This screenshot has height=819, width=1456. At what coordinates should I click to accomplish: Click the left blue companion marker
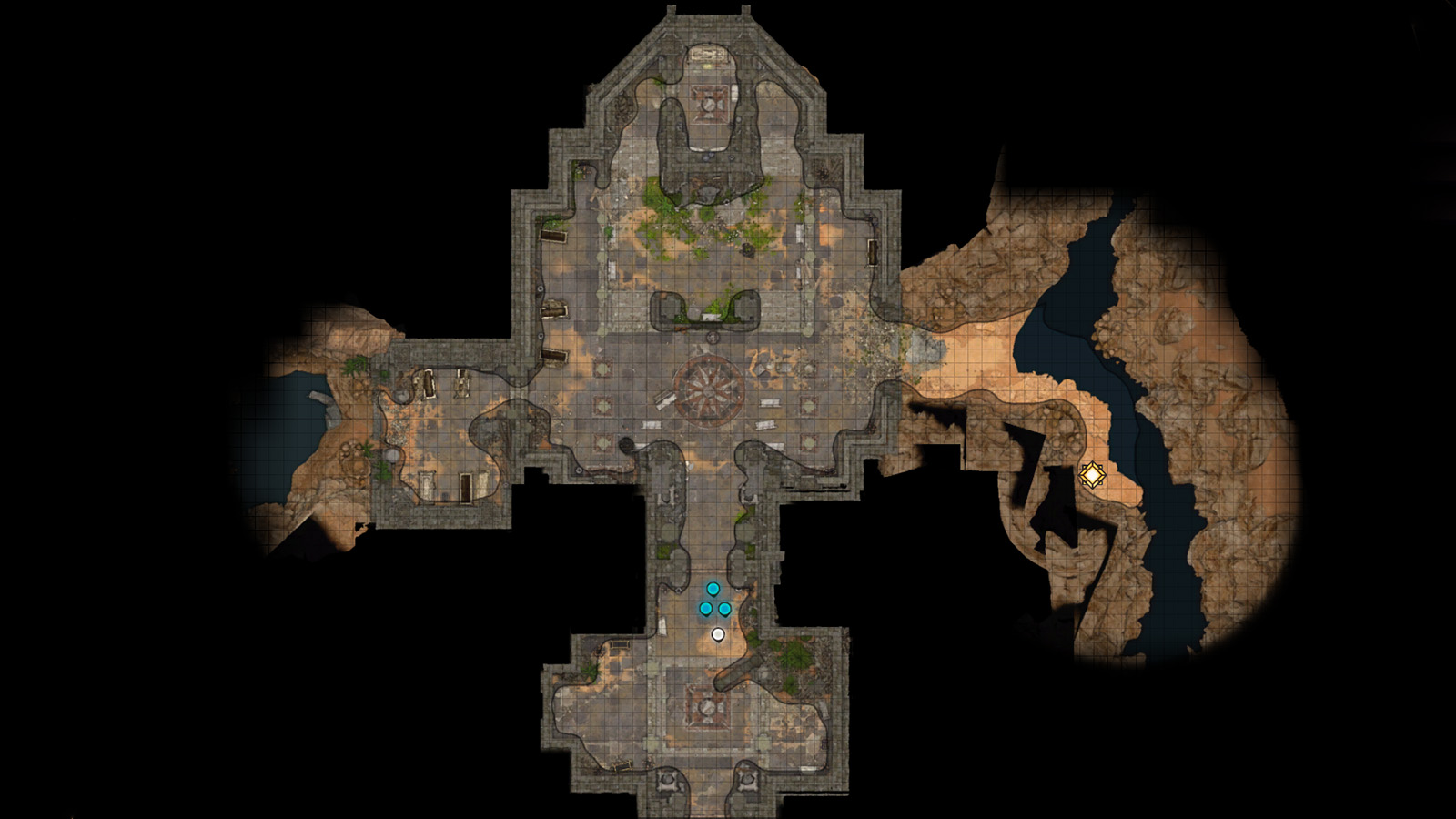pos(706,608)
